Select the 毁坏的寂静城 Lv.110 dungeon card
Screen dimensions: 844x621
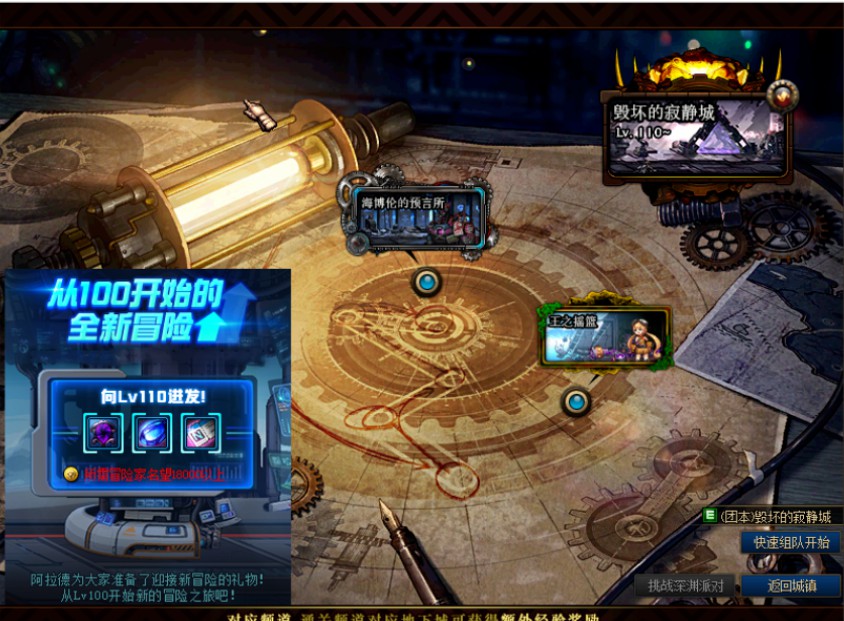pyautogui.click(x=695, y=135)
